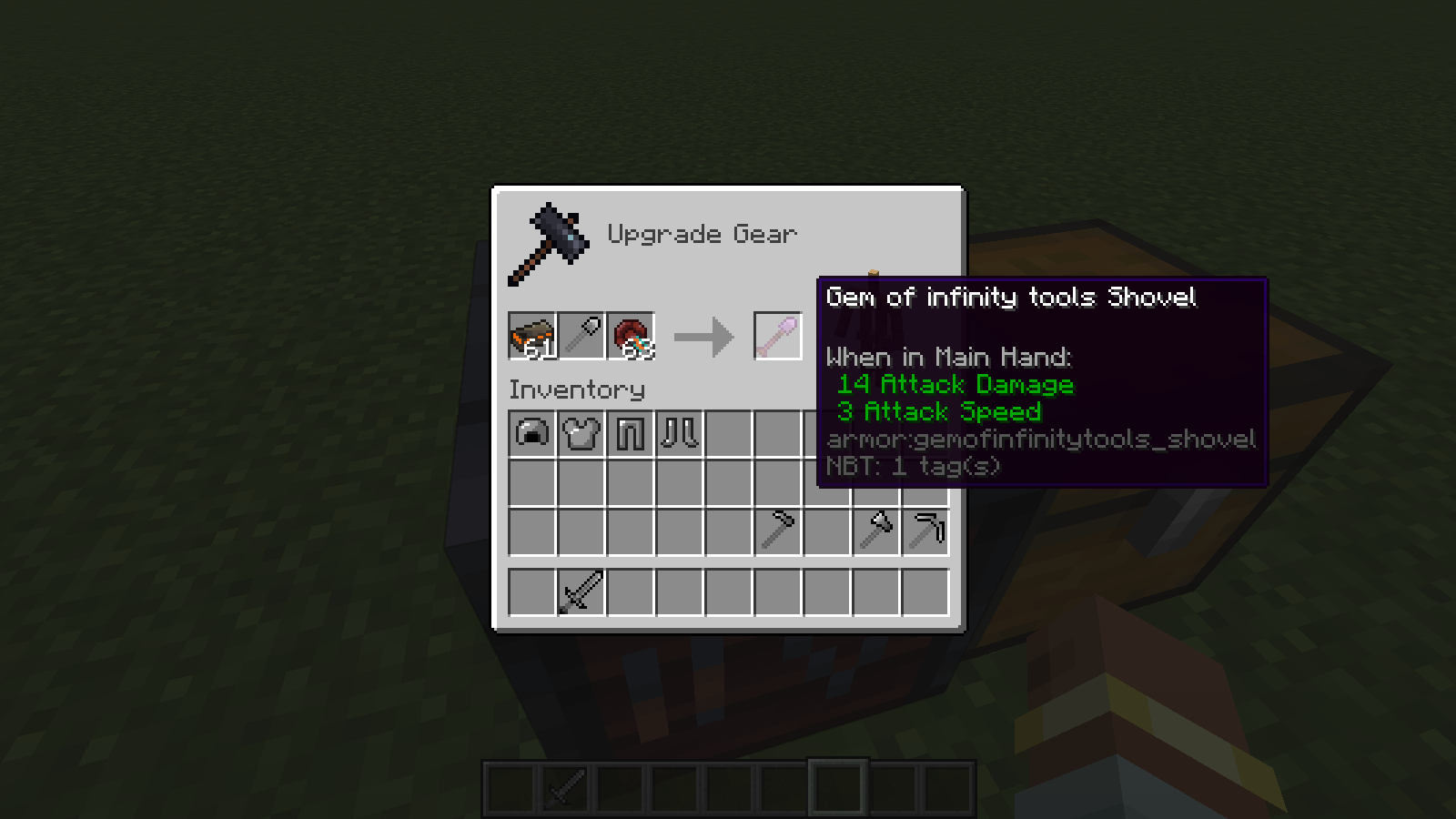1456x819 pixels.
Task: Click the shovel head template slot
Action: pyautogui.click(x=583, y=336)
